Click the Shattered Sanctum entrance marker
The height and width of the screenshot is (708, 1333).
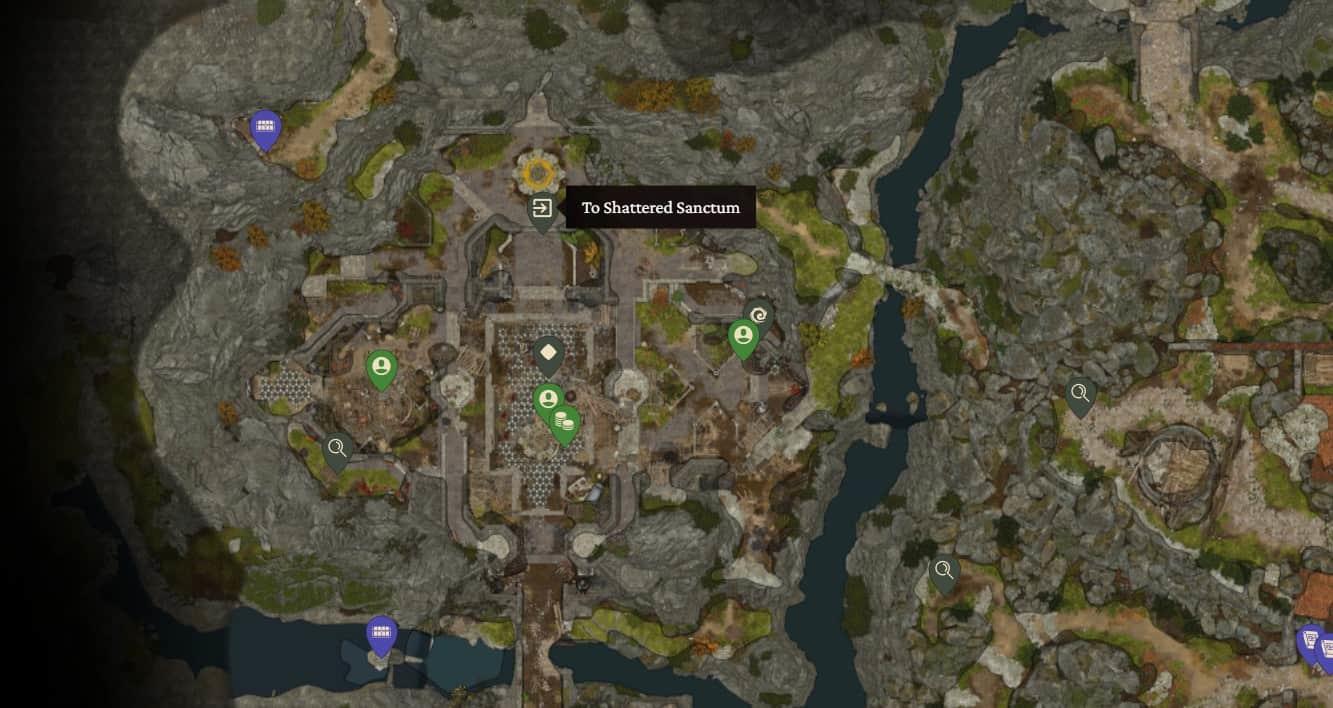click(541, 209)
